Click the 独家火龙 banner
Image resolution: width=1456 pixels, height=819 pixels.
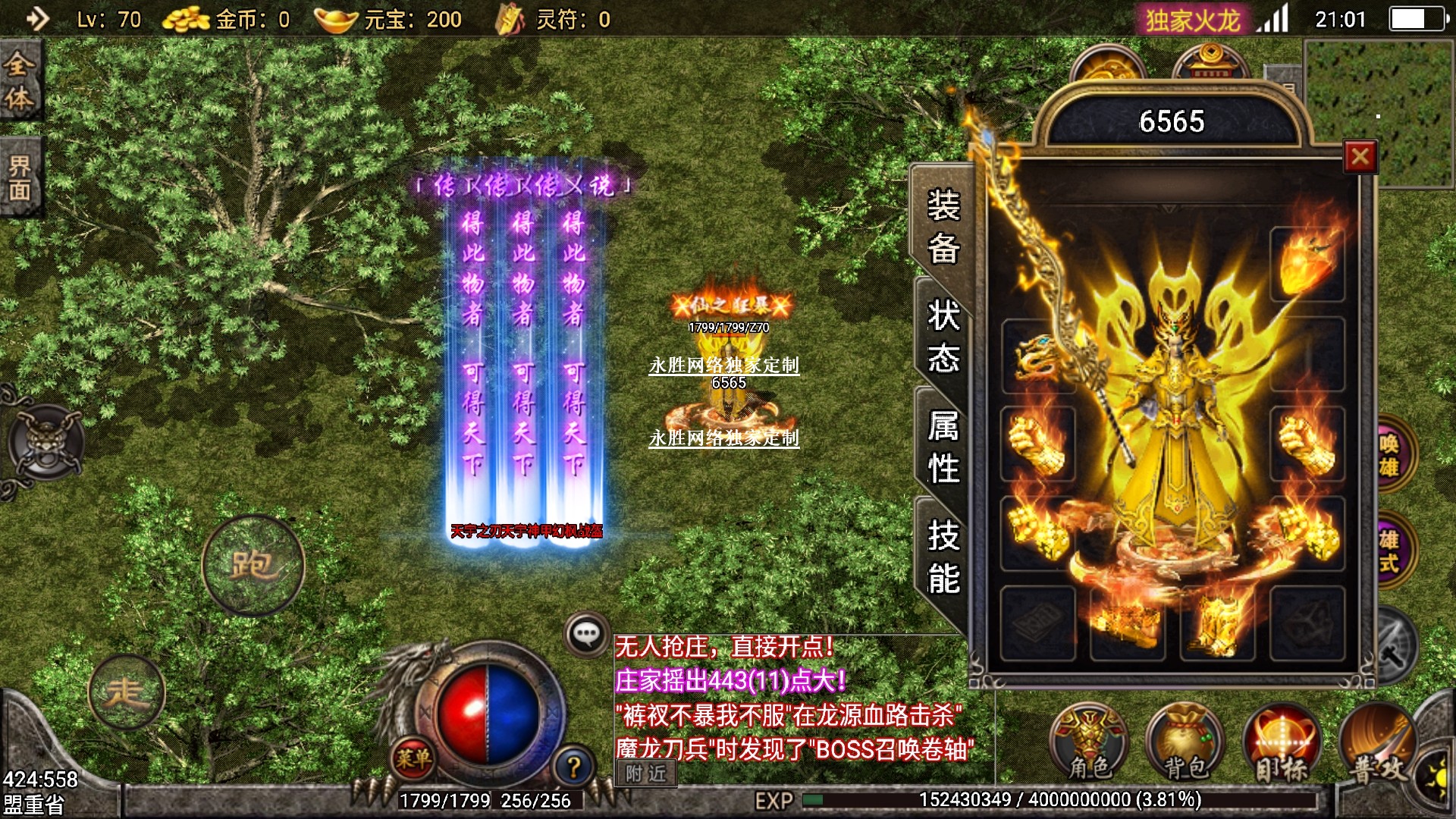(1192, 20)
